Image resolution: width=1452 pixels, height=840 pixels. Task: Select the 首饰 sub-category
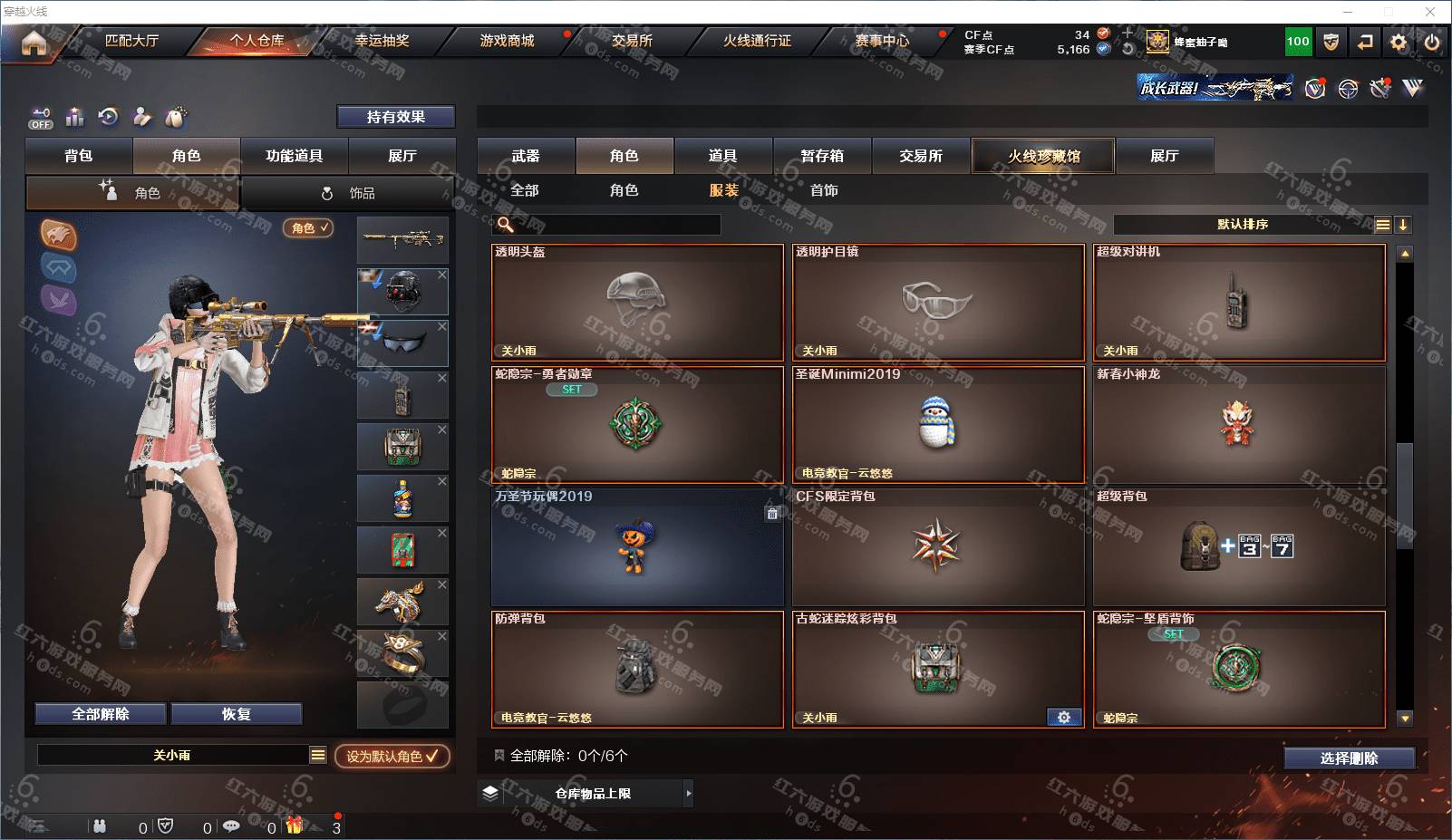point(824,190)
